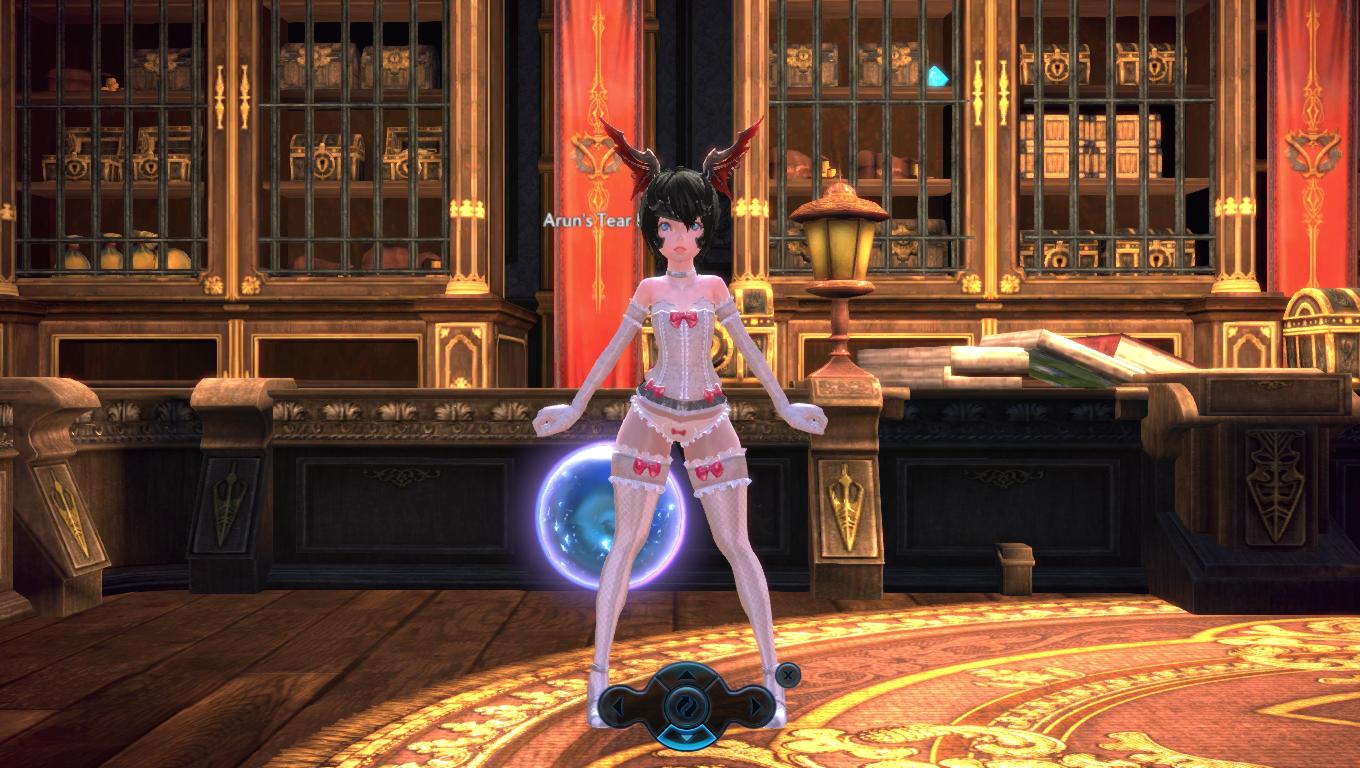This screenshot has height=768, width=1360.
Task: Reset the view with the center swirl button
Action: point(687,707)
